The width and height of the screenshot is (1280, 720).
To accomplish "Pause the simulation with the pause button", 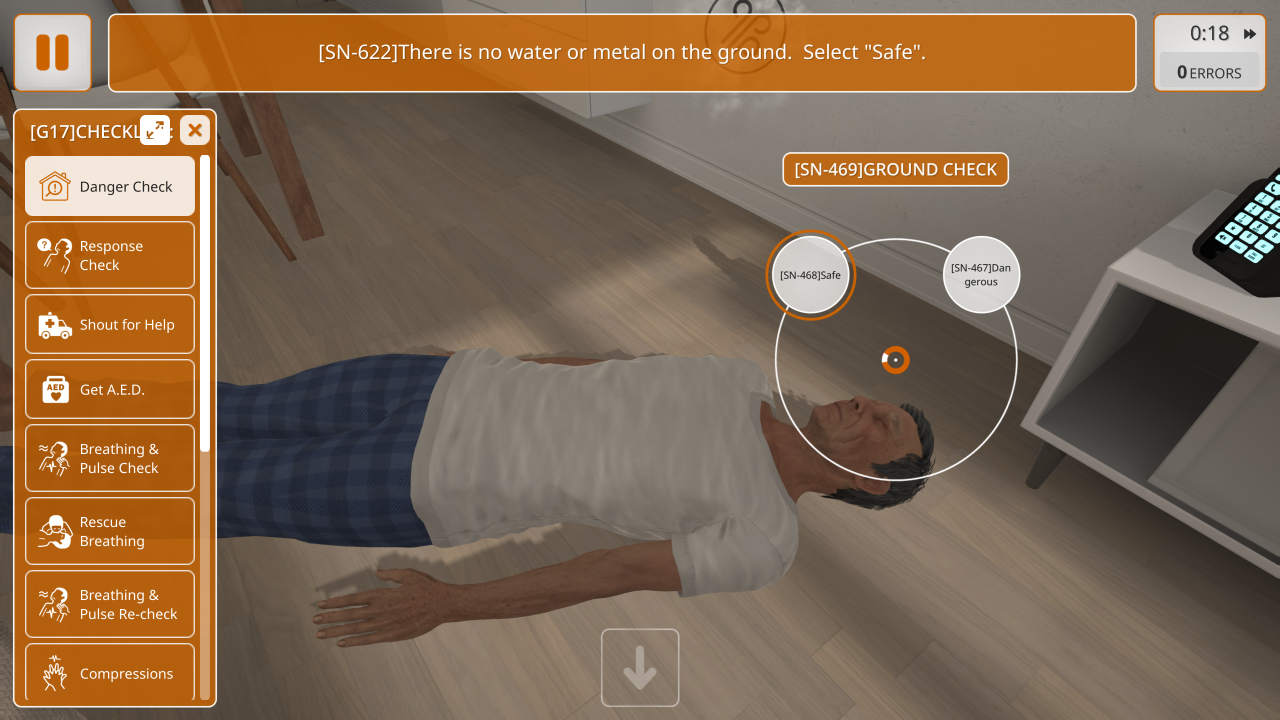I will 52,52.
